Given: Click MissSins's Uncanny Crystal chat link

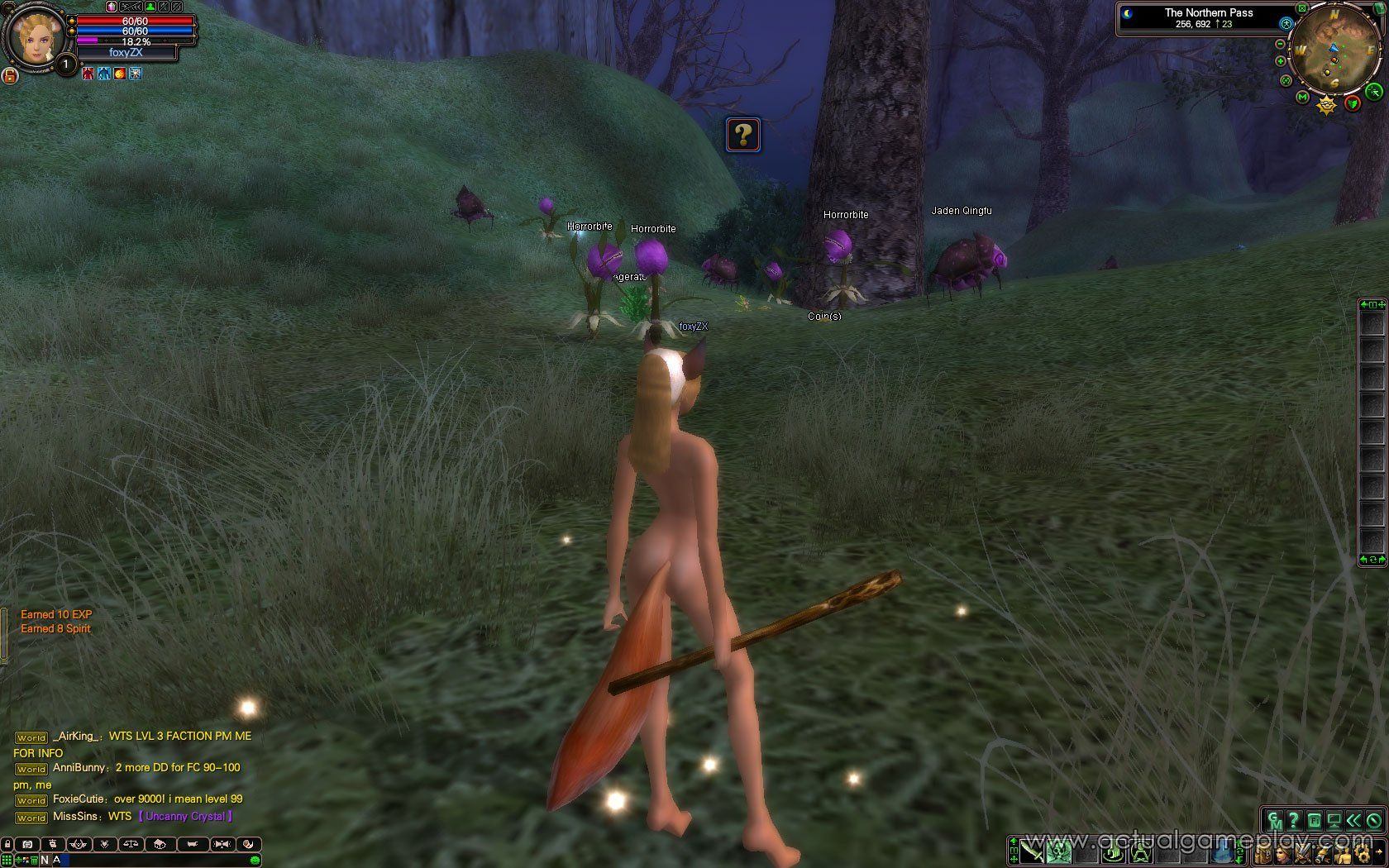Looking at the screenshot, I should [x=185, y=817].
